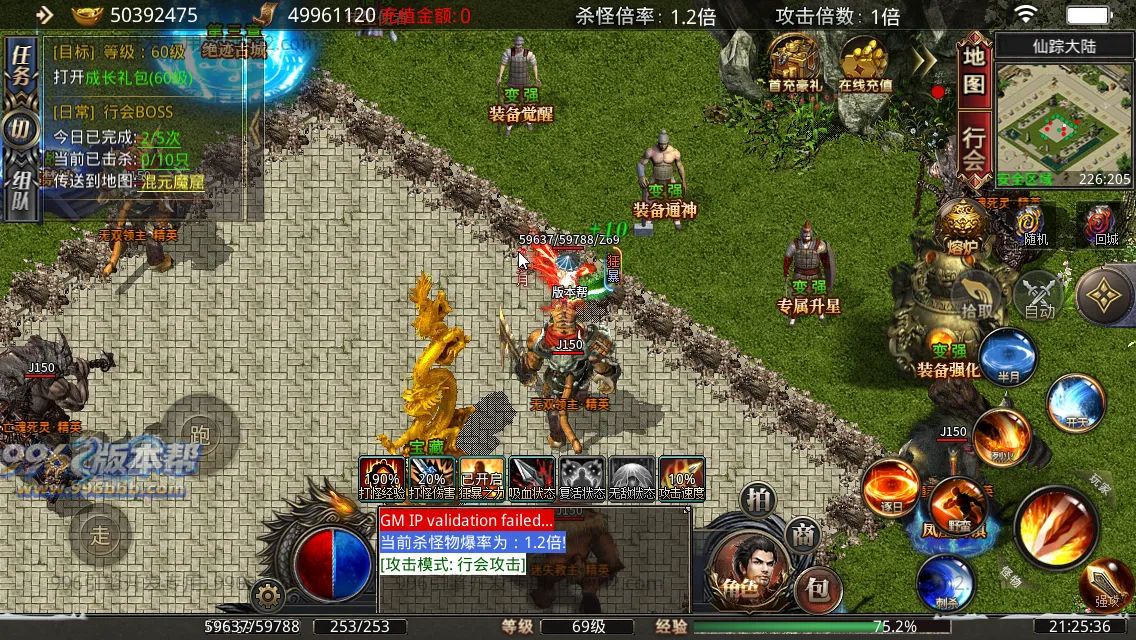Activate the 烈火 flame skill

point(1002,437)
